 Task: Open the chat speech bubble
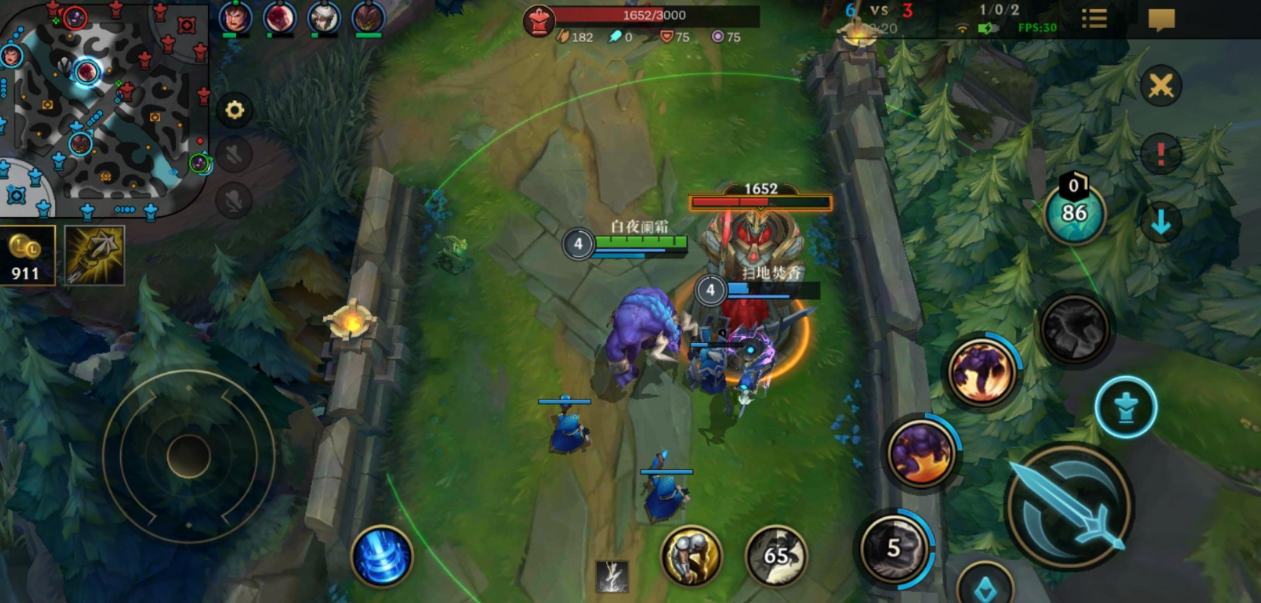(x=1161, y=20)
